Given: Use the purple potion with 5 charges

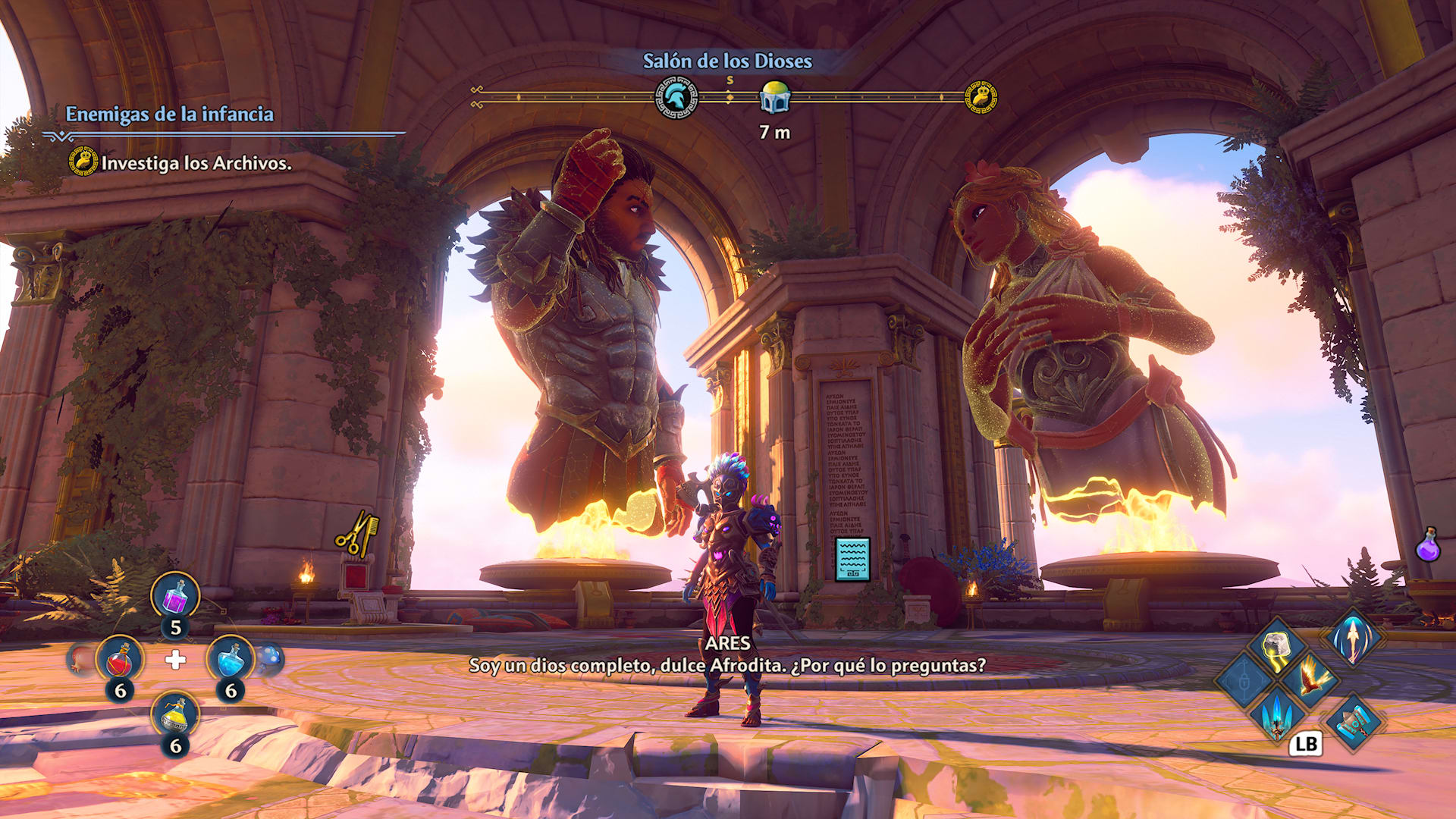Looking at the screenshot, I should click(175, 596).
